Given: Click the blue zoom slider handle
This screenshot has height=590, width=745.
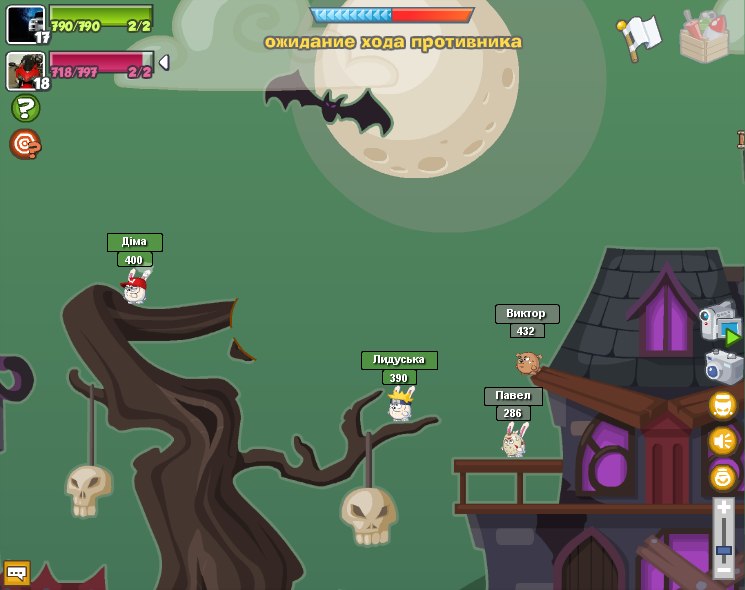Looking at the screenshot, I should coord(724,551).
